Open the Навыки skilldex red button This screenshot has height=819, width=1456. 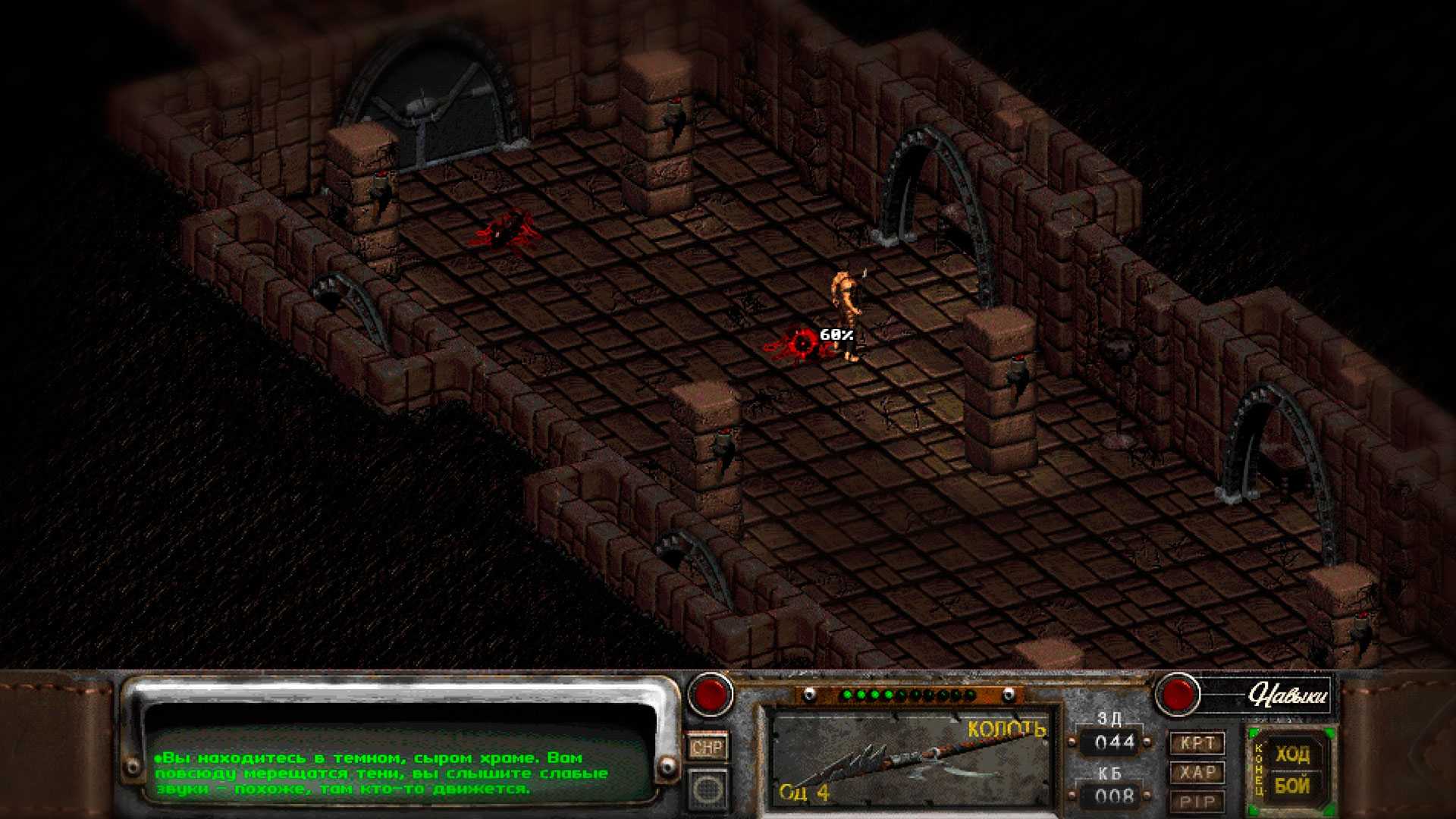1177,694
